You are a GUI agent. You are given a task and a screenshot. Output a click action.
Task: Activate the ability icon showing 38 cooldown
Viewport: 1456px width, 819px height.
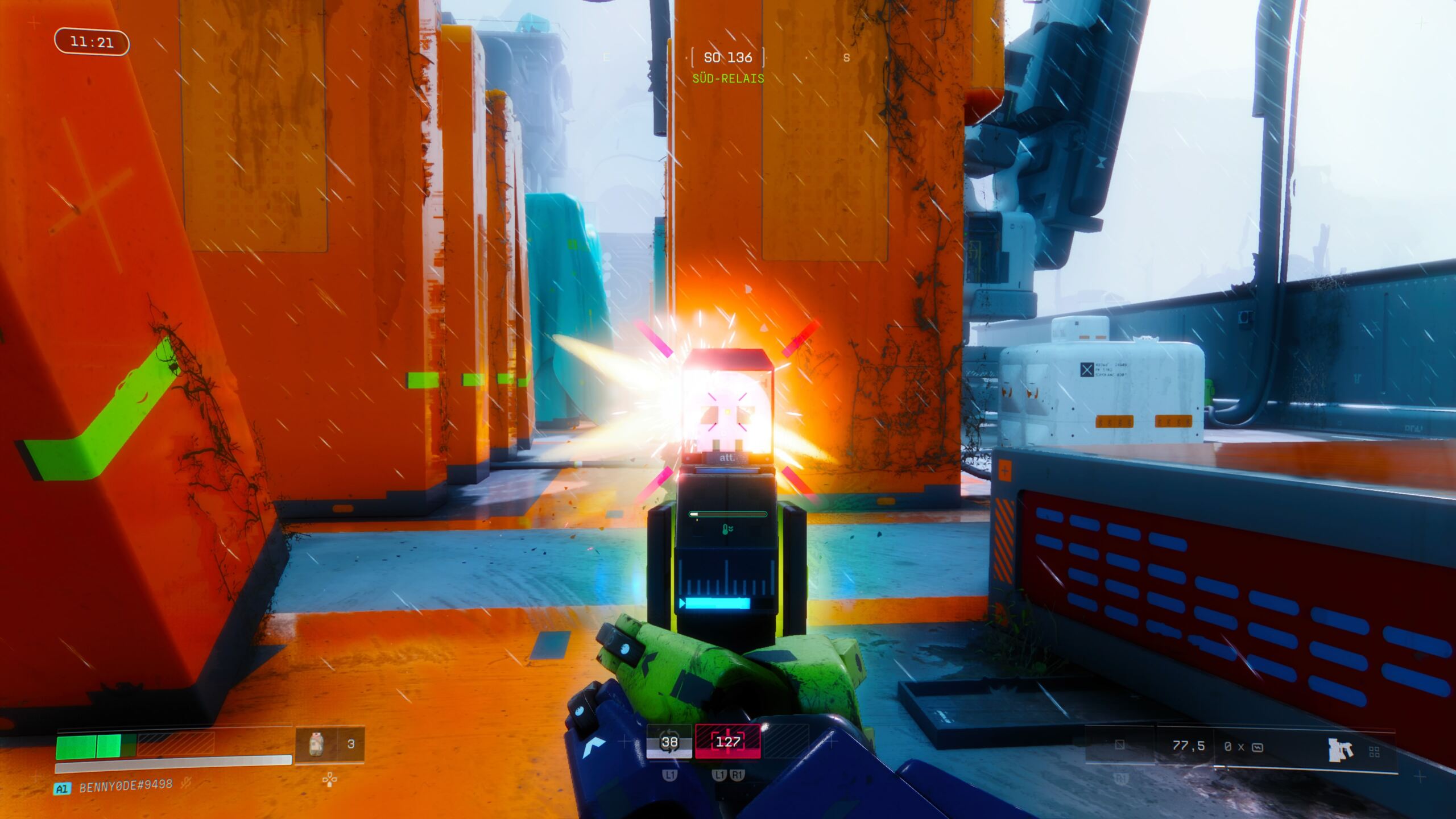coord(669,742)
